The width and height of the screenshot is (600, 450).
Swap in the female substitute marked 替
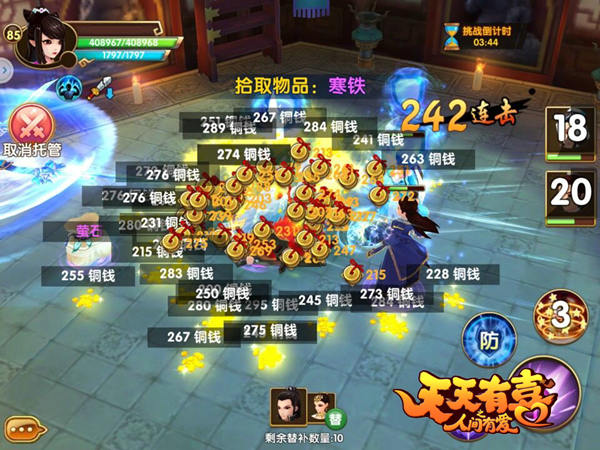[x=318, y=404]
